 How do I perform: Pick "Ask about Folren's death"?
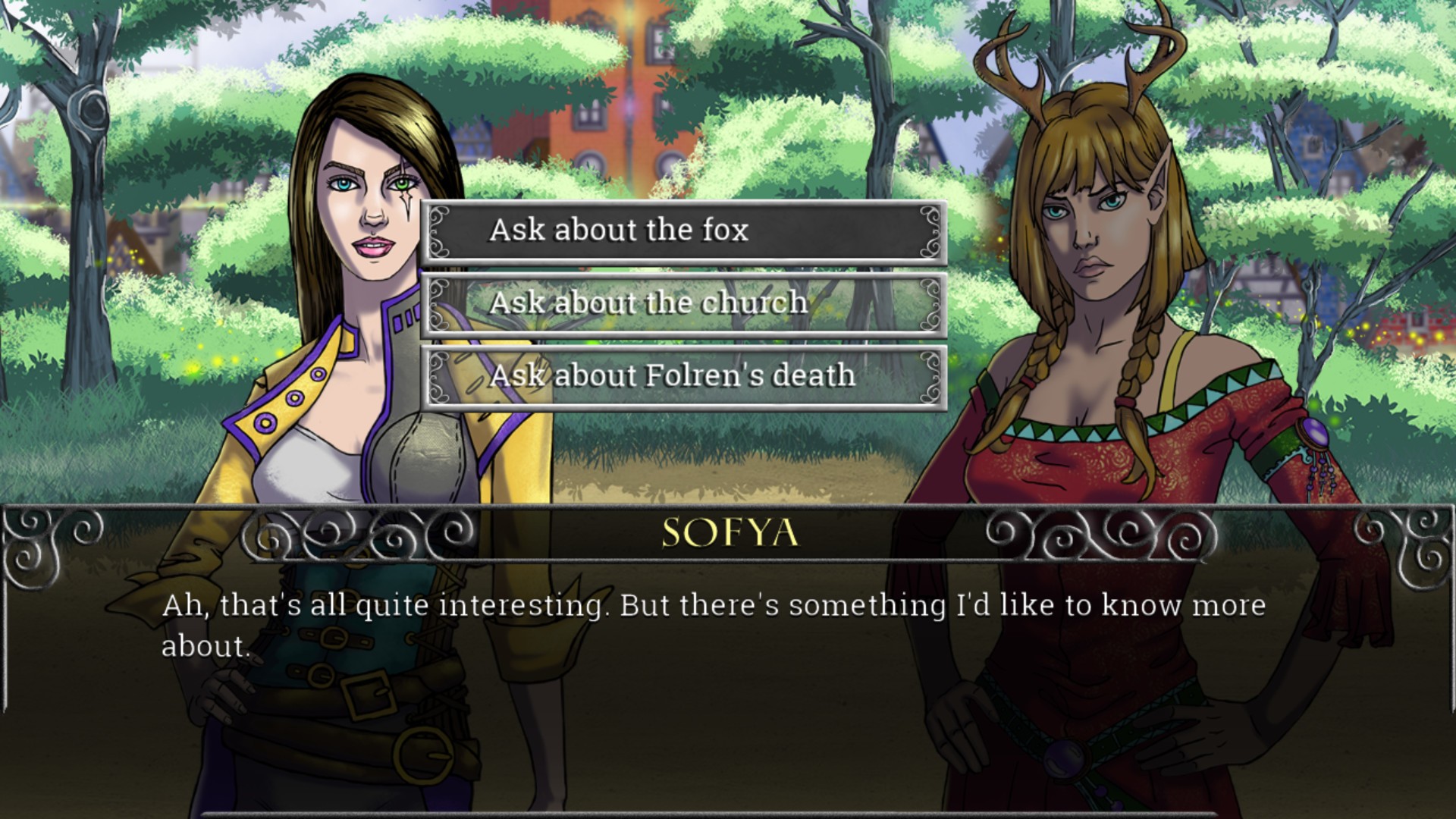coord(683,376)
